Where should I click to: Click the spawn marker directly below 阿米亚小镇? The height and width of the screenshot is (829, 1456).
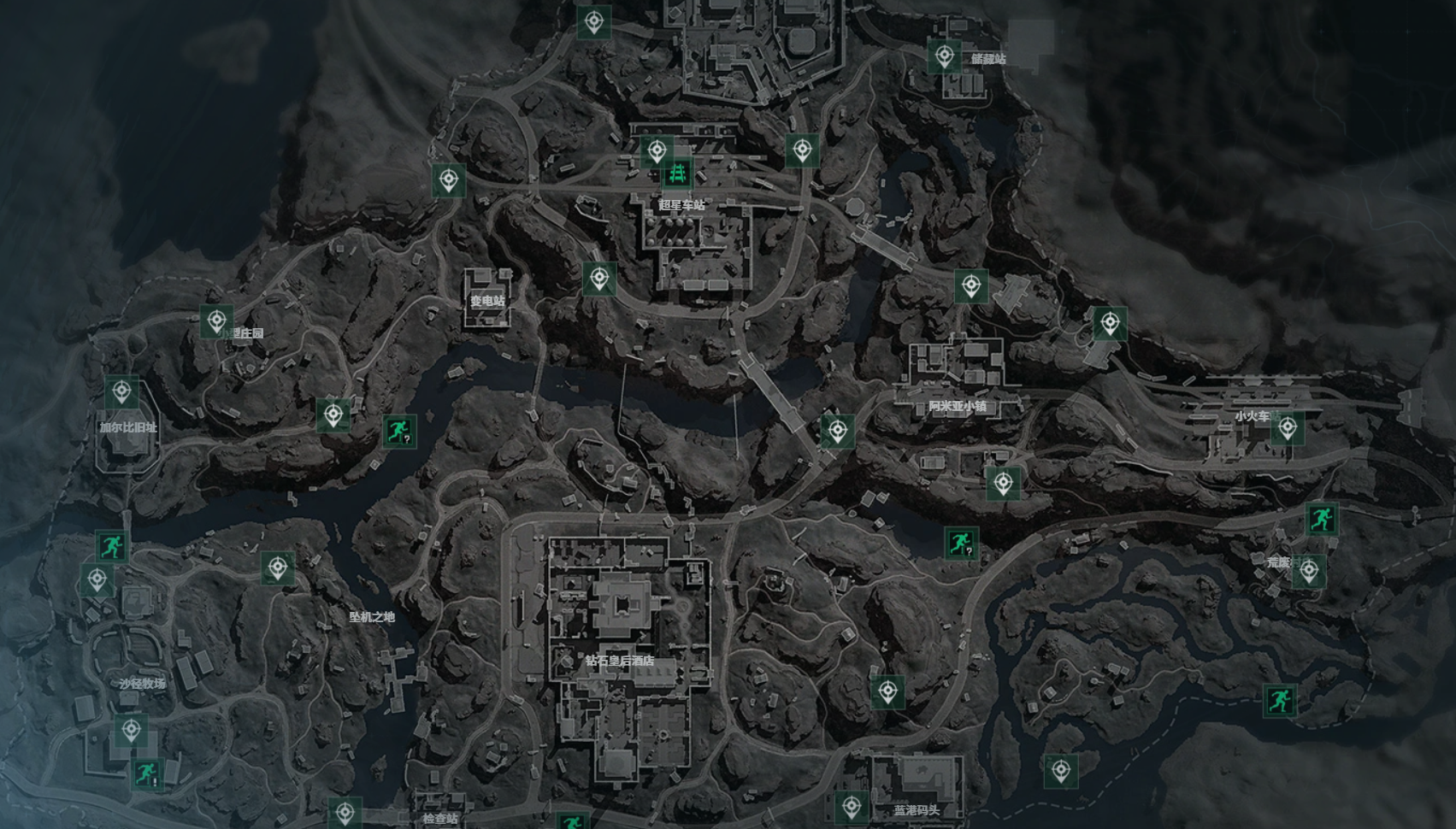[x=1002, y=483]
